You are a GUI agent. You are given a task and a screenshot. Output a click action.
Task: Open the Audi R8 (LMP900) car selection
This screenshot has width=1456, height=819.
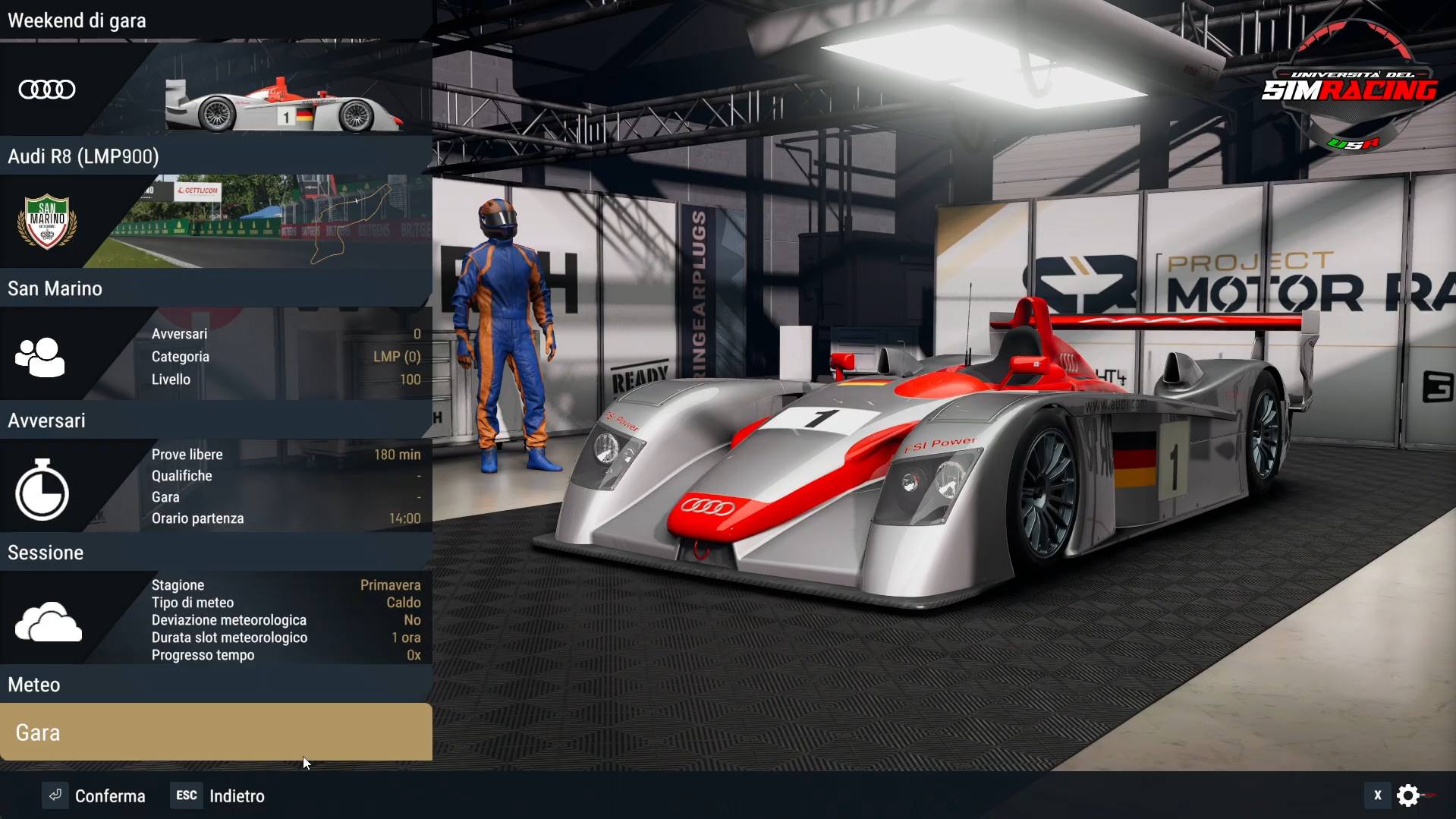216,106
